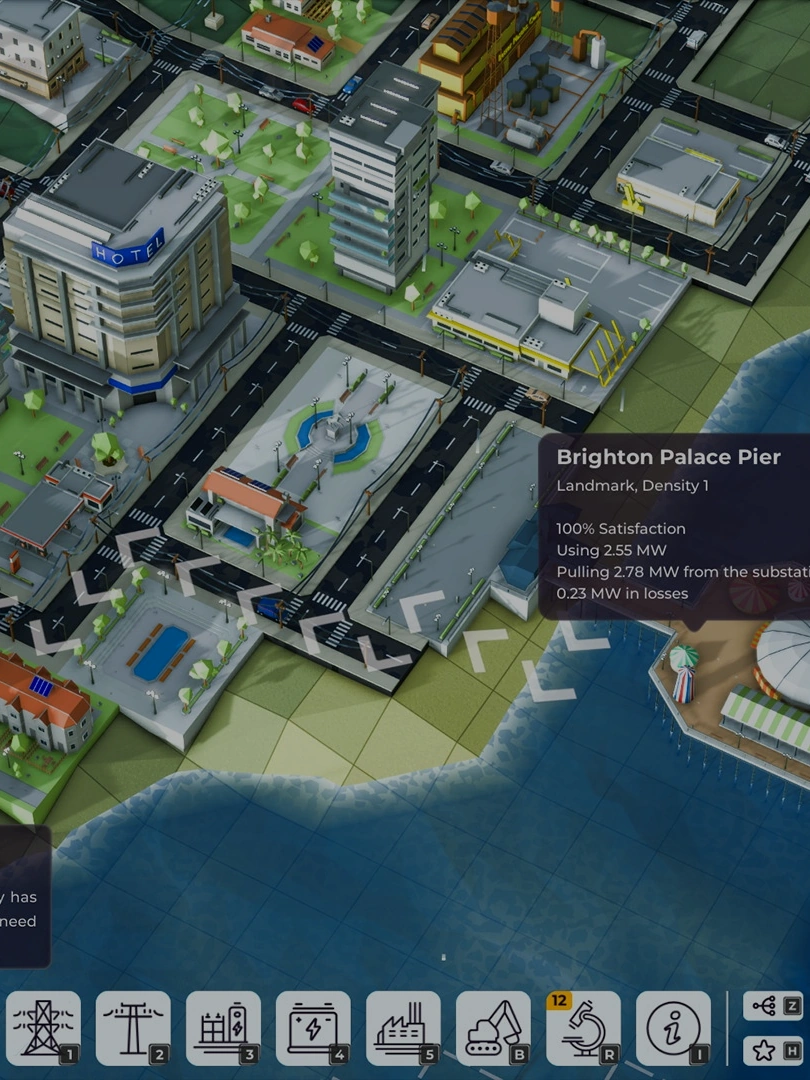This screenshot has height=1080, width=810.
Task: Select the battery storage build tool
Action: point(313,1028)
